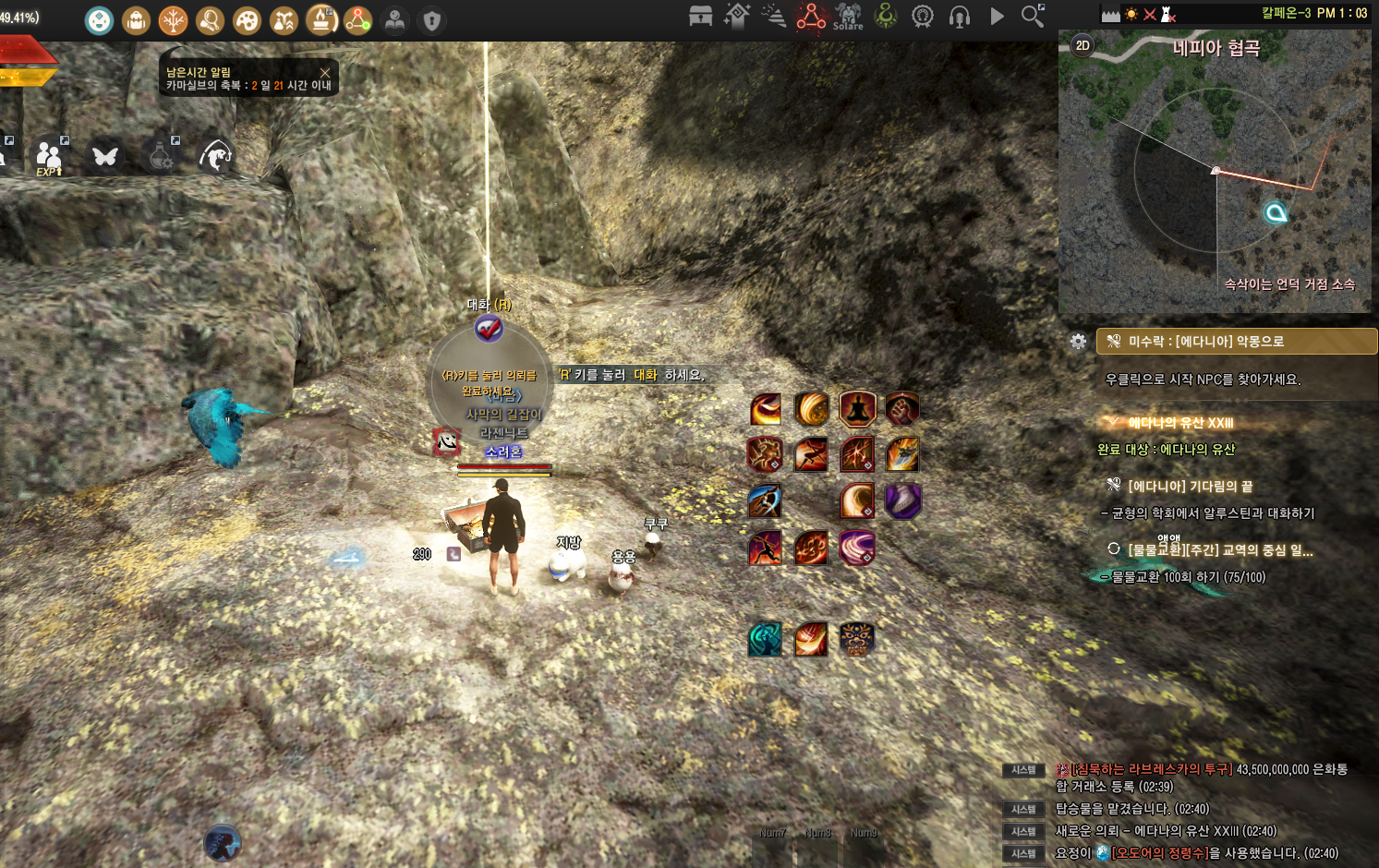Open the treasure chest icon in top bar

(x=700, y=16)
